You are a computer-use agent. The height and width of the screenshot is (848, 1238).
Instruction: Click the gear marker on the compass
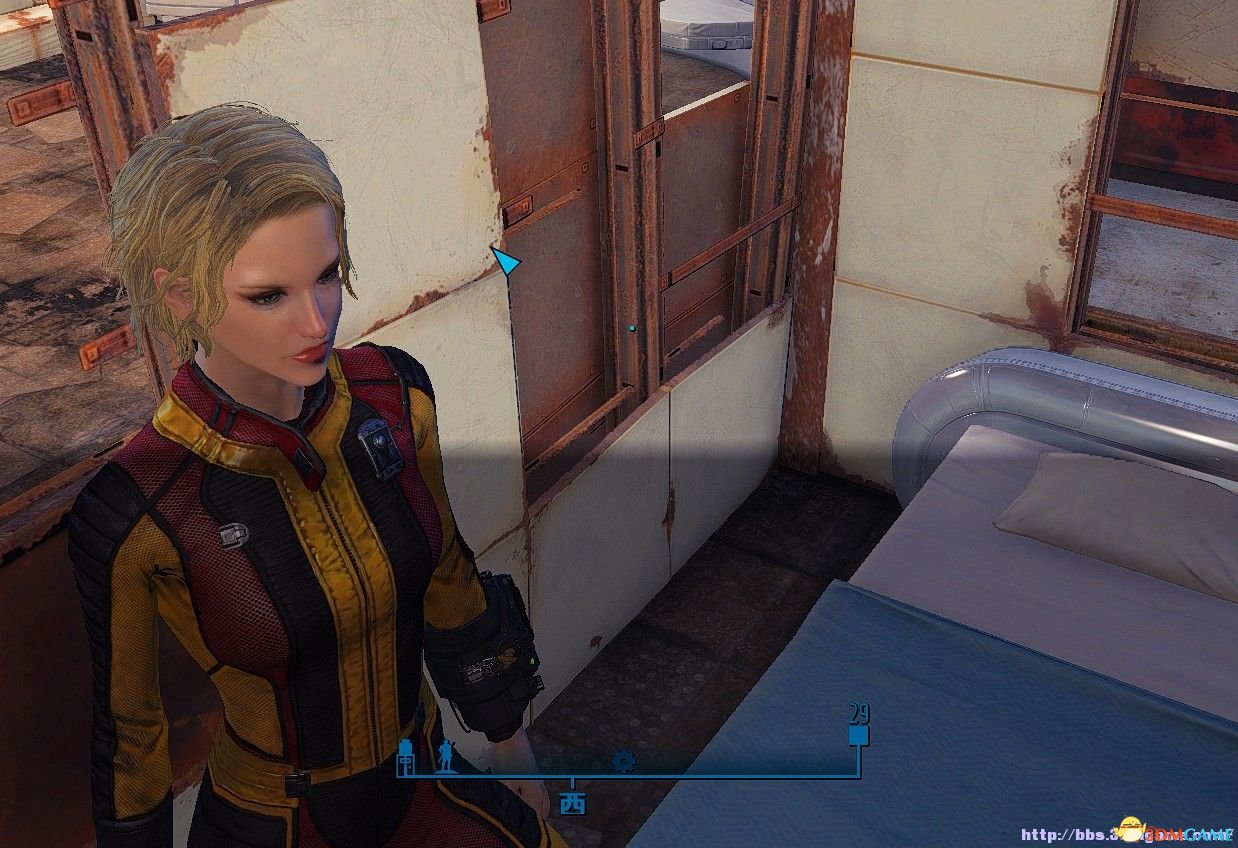[x=624, y=762]
